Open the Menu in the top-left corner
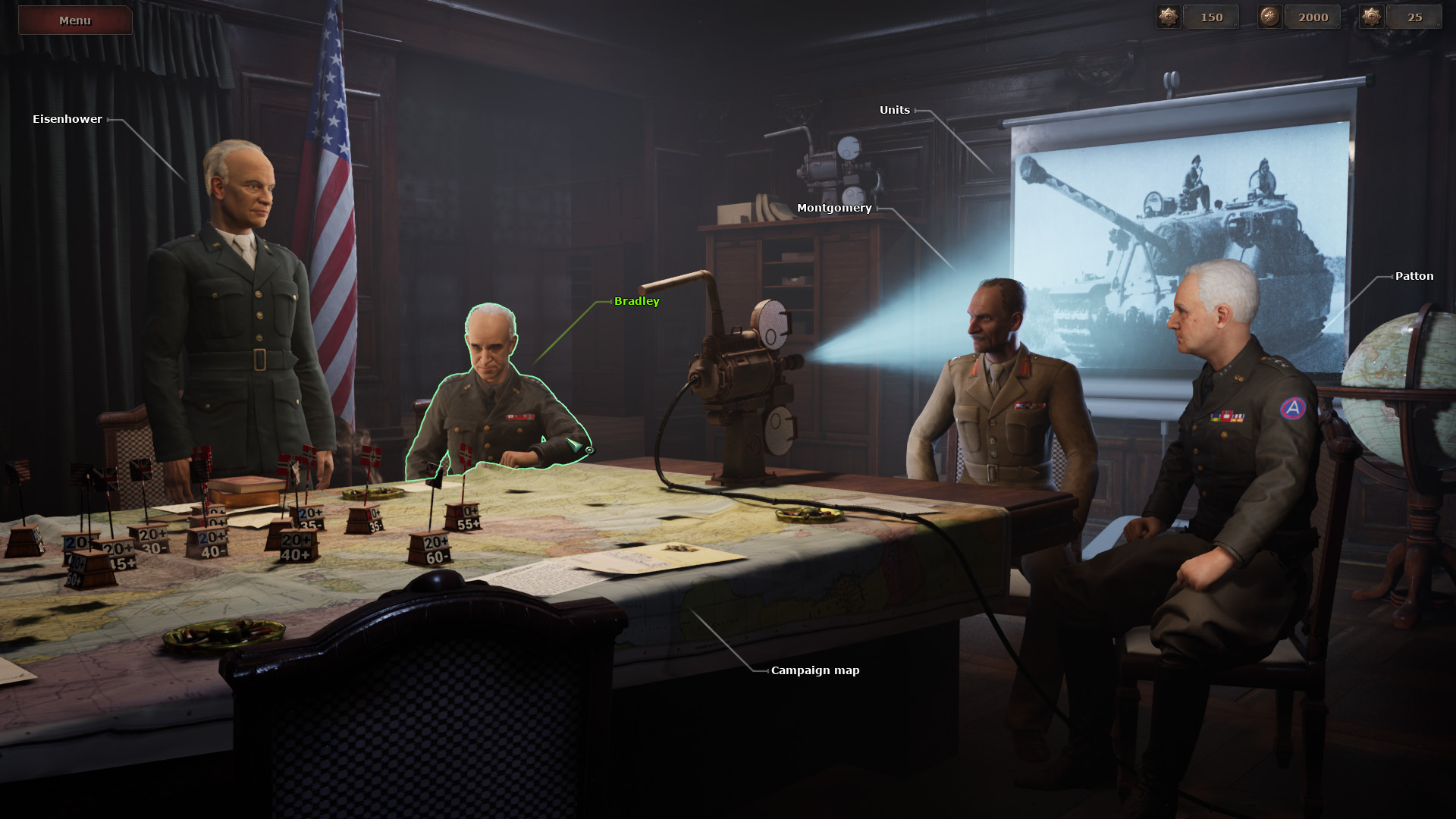1456x819 pixels. (x=74, y=20)
